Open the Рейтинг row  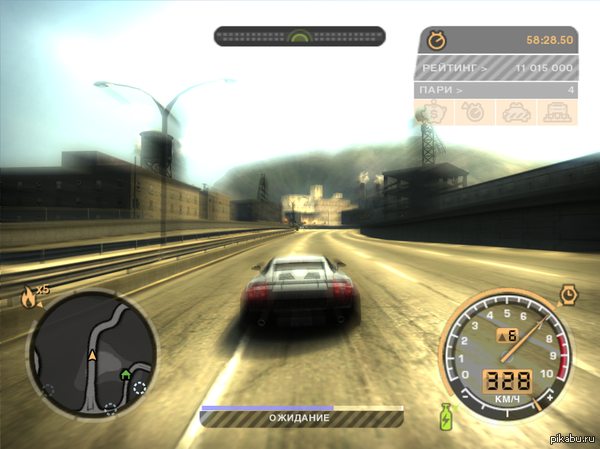[495, 67]
